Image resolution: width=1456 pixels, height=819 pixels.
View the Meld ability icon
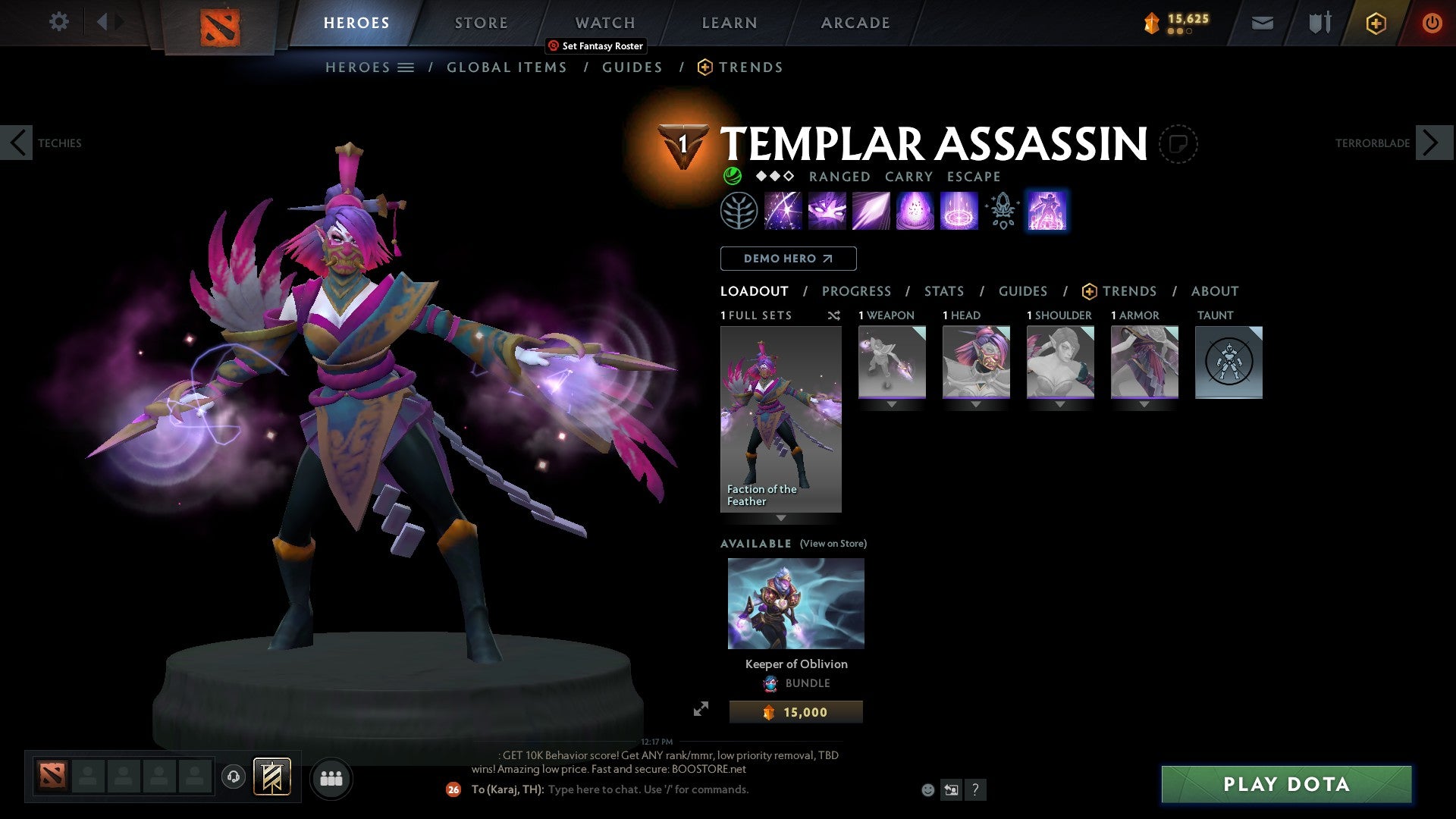(828, 211)
